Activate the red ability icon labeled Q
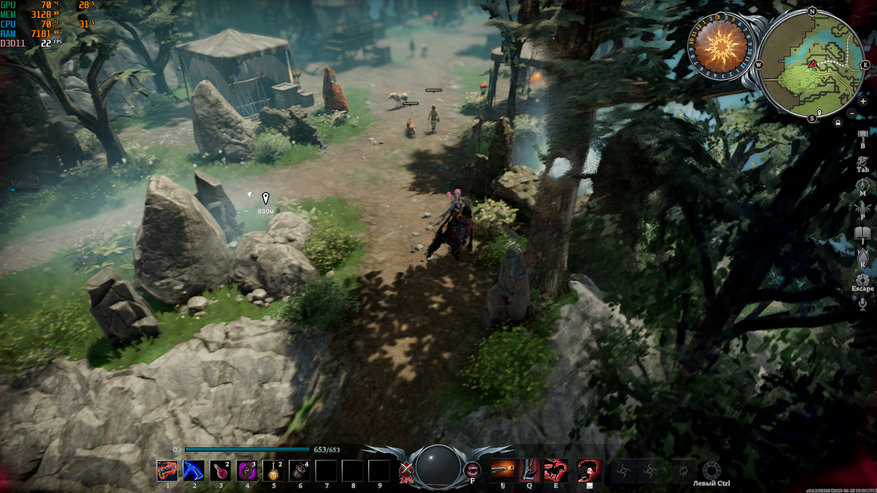877x493 pixels. [529, 470]
